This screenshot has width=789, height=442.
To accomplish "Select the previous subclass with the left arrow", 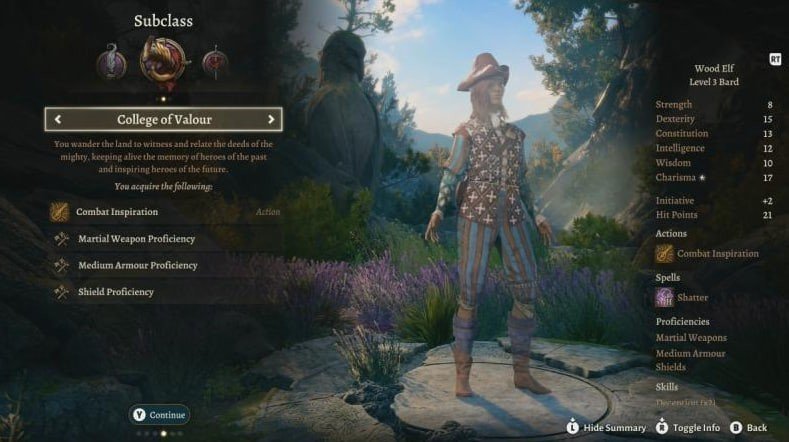I will (x=58, y=120).
